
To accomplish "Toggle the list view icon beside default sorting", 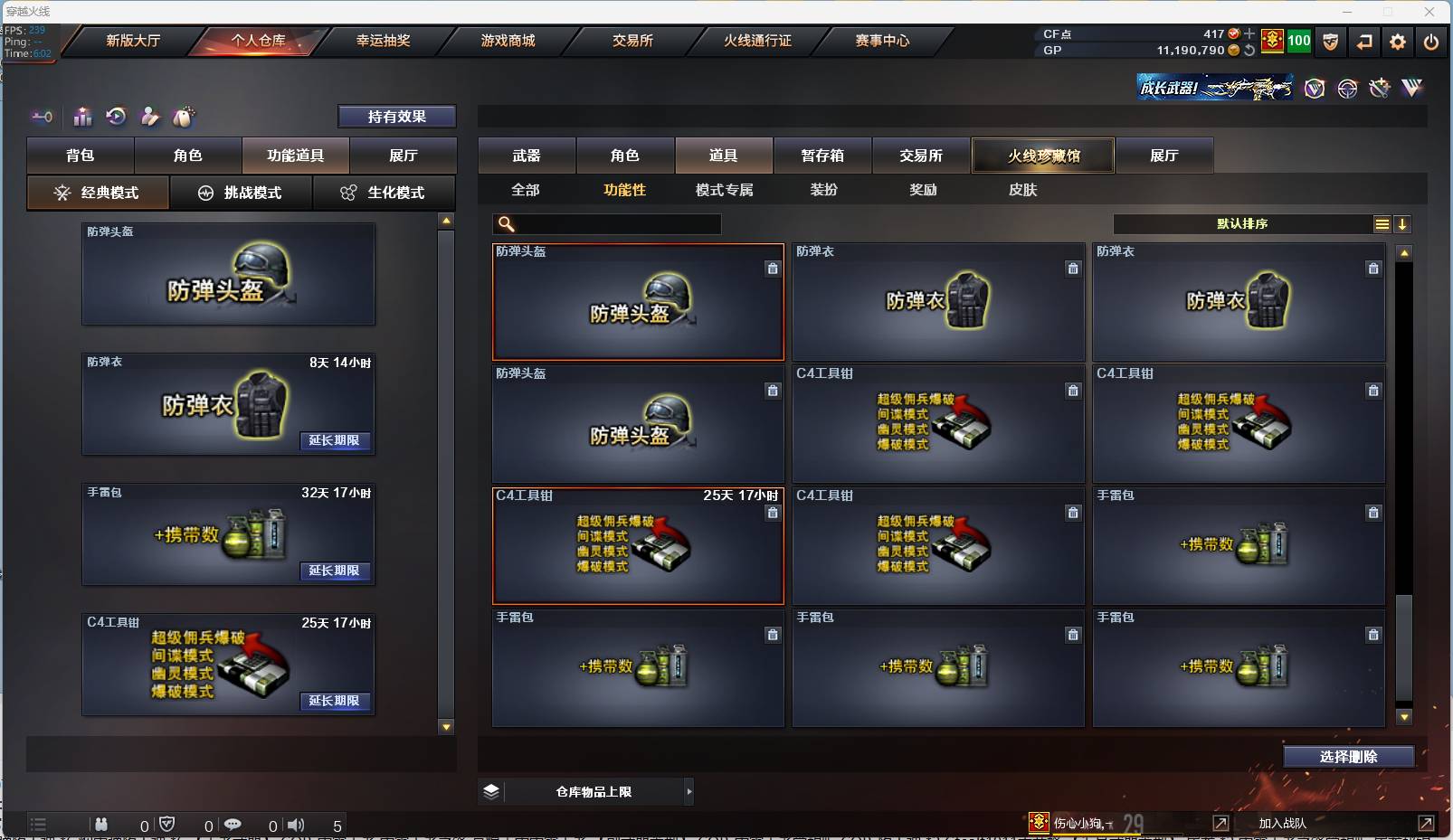I will click(1382, 223).
